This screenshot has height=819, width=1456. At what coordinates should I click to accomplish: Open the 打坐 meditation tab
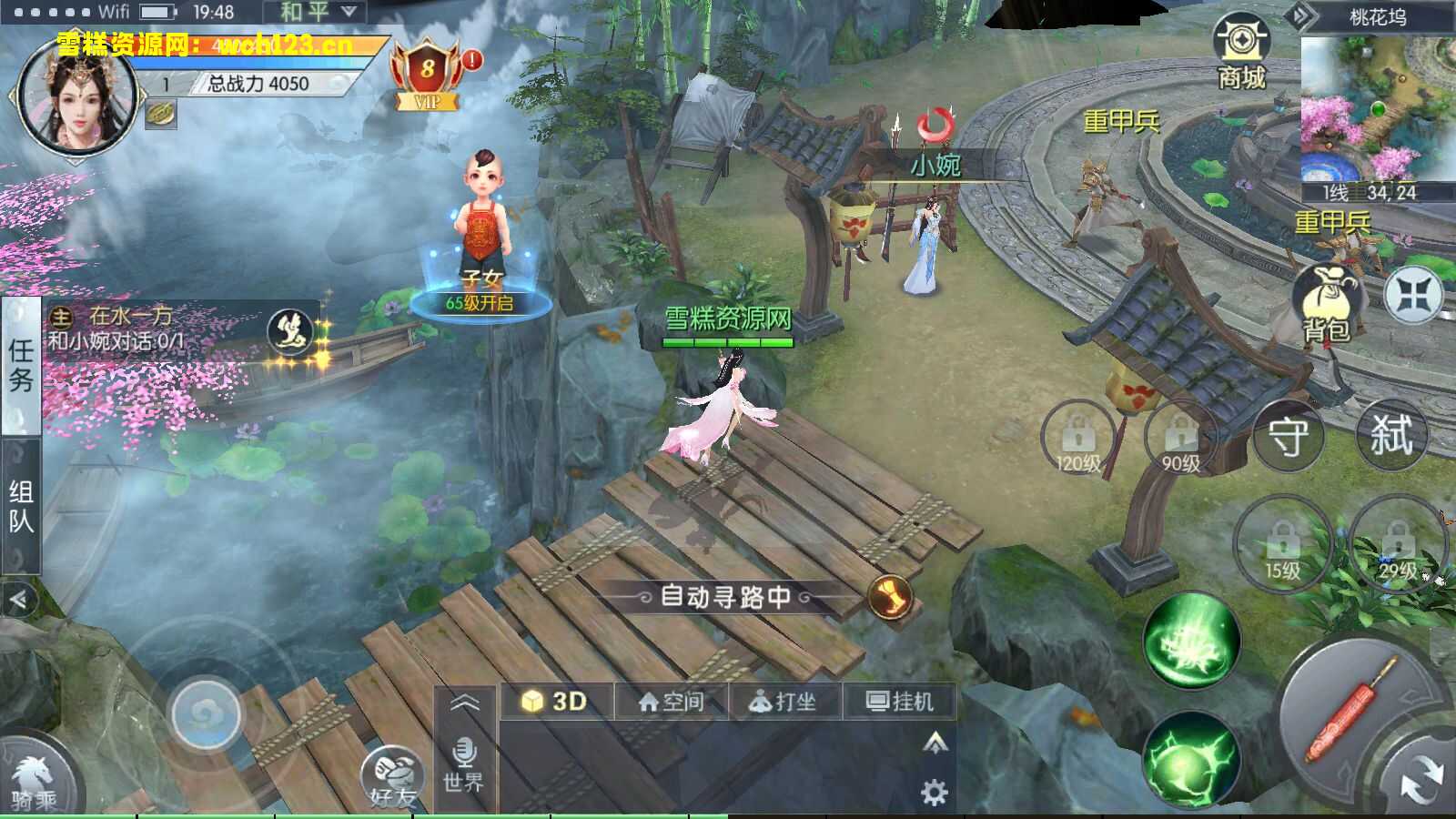pos(783,701)
